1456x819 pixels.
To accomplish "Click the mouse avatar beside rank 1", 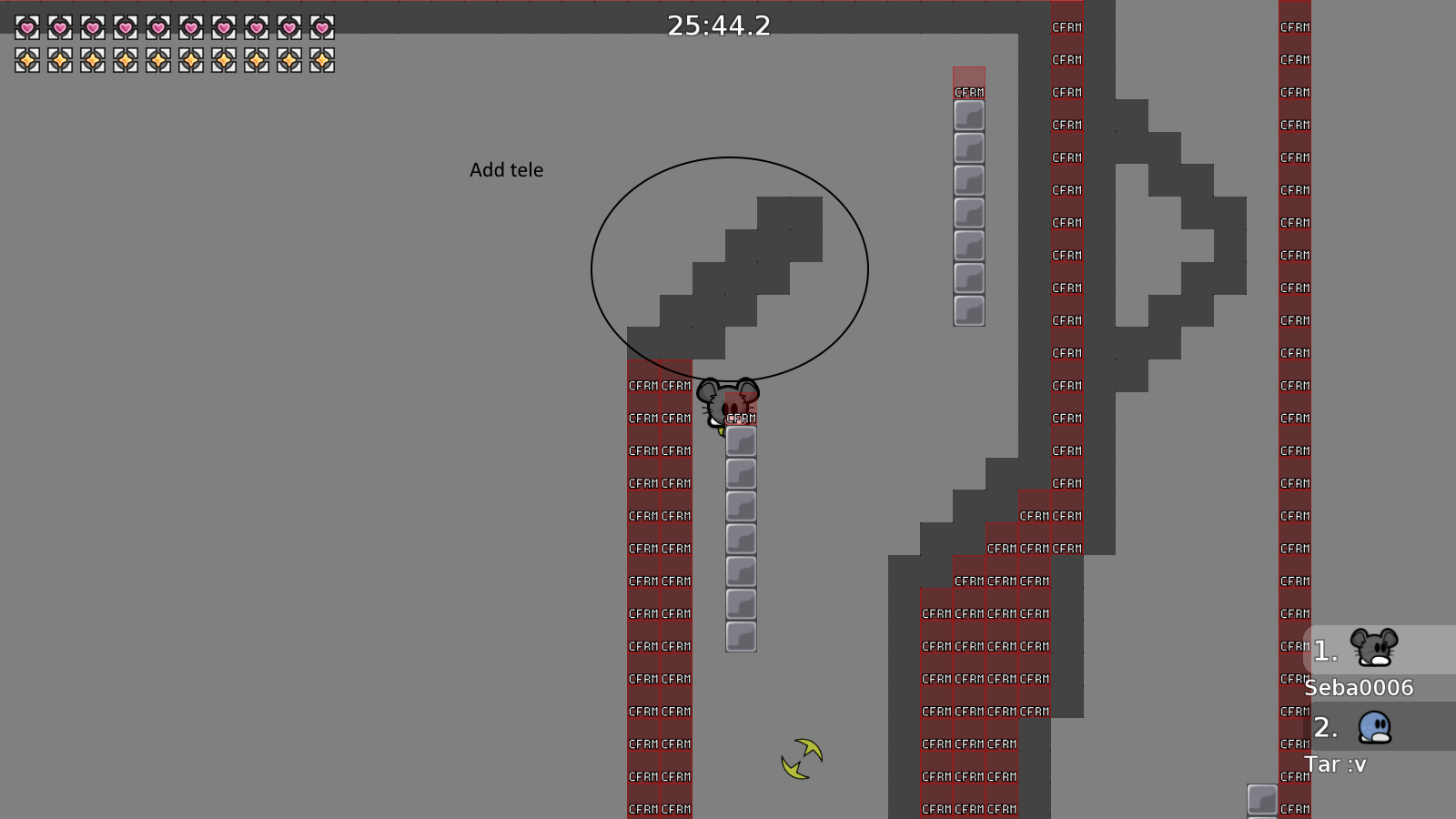I will pos(1375,648).
